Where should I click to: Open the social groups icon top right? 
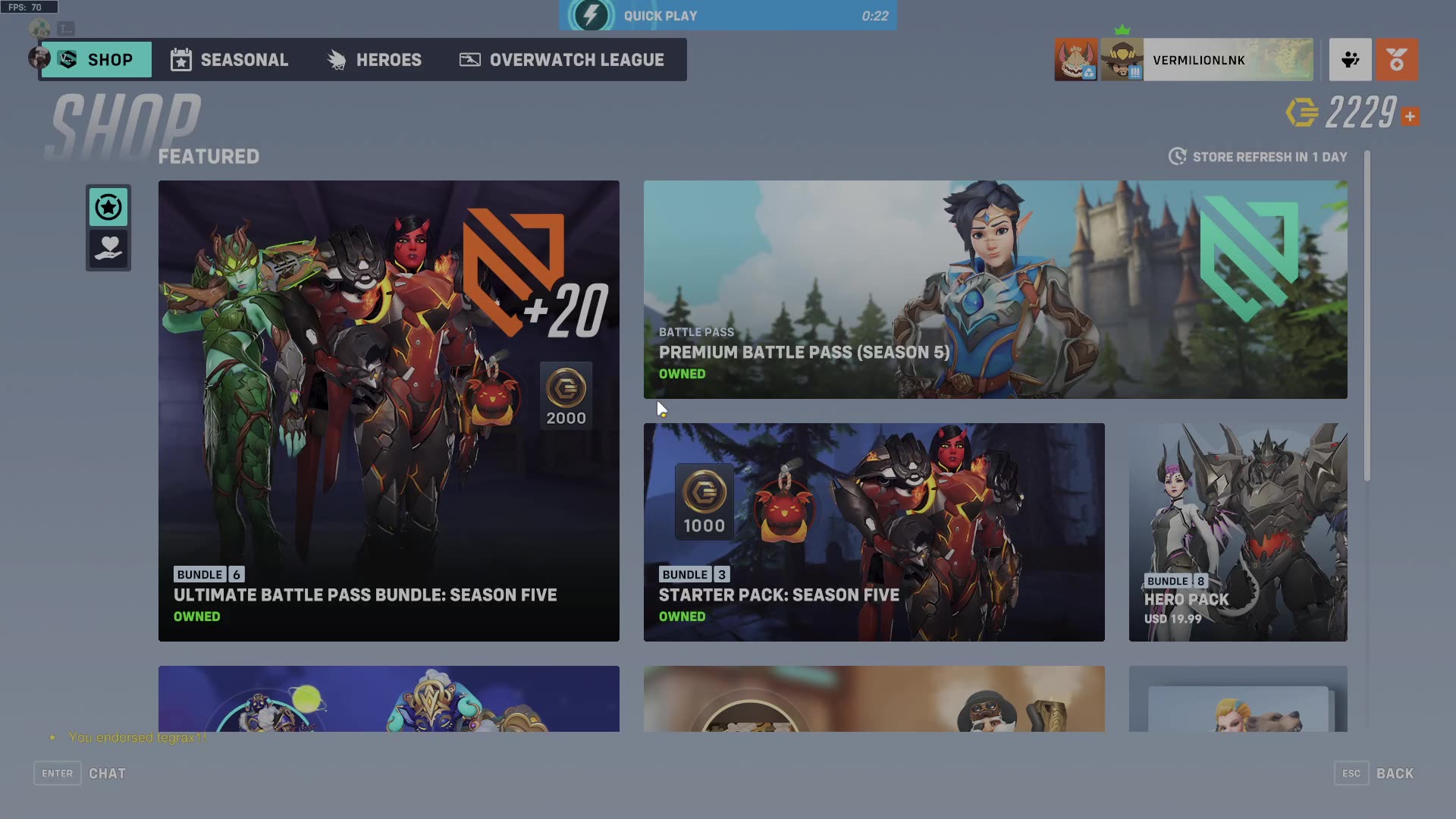pos(1350,59)
